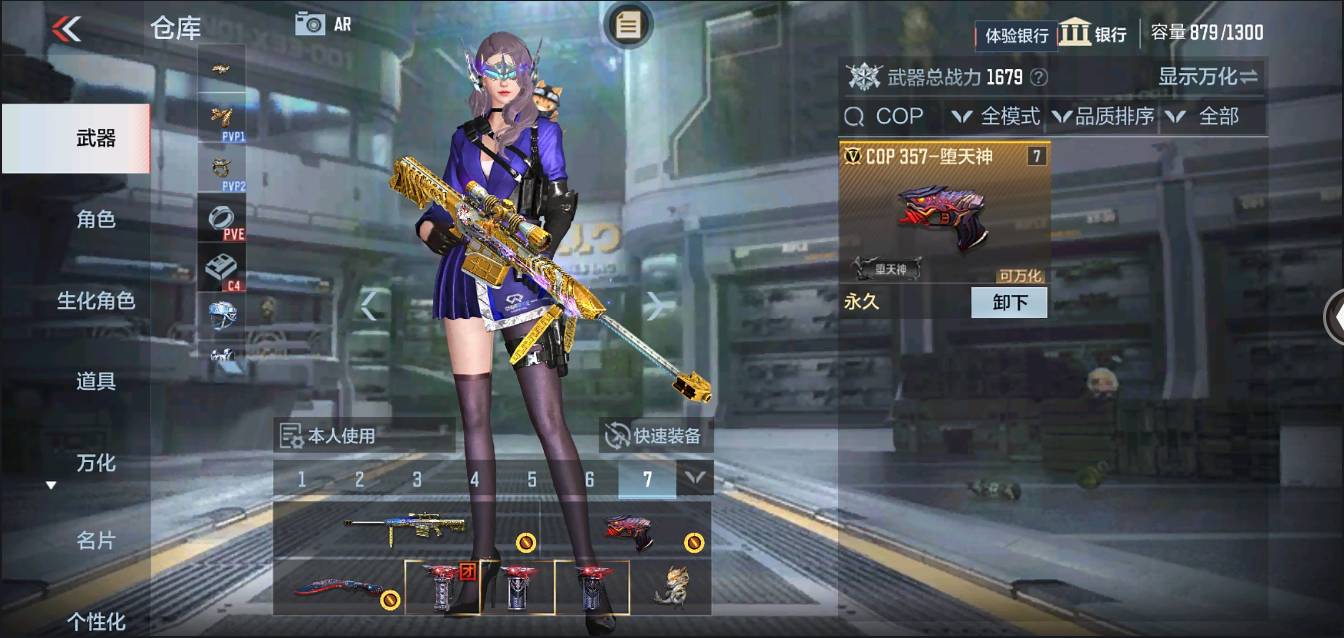Unequip the weapon with 卸下 button
Screen dimensions: 1344x638
(x=1008, y=302)
